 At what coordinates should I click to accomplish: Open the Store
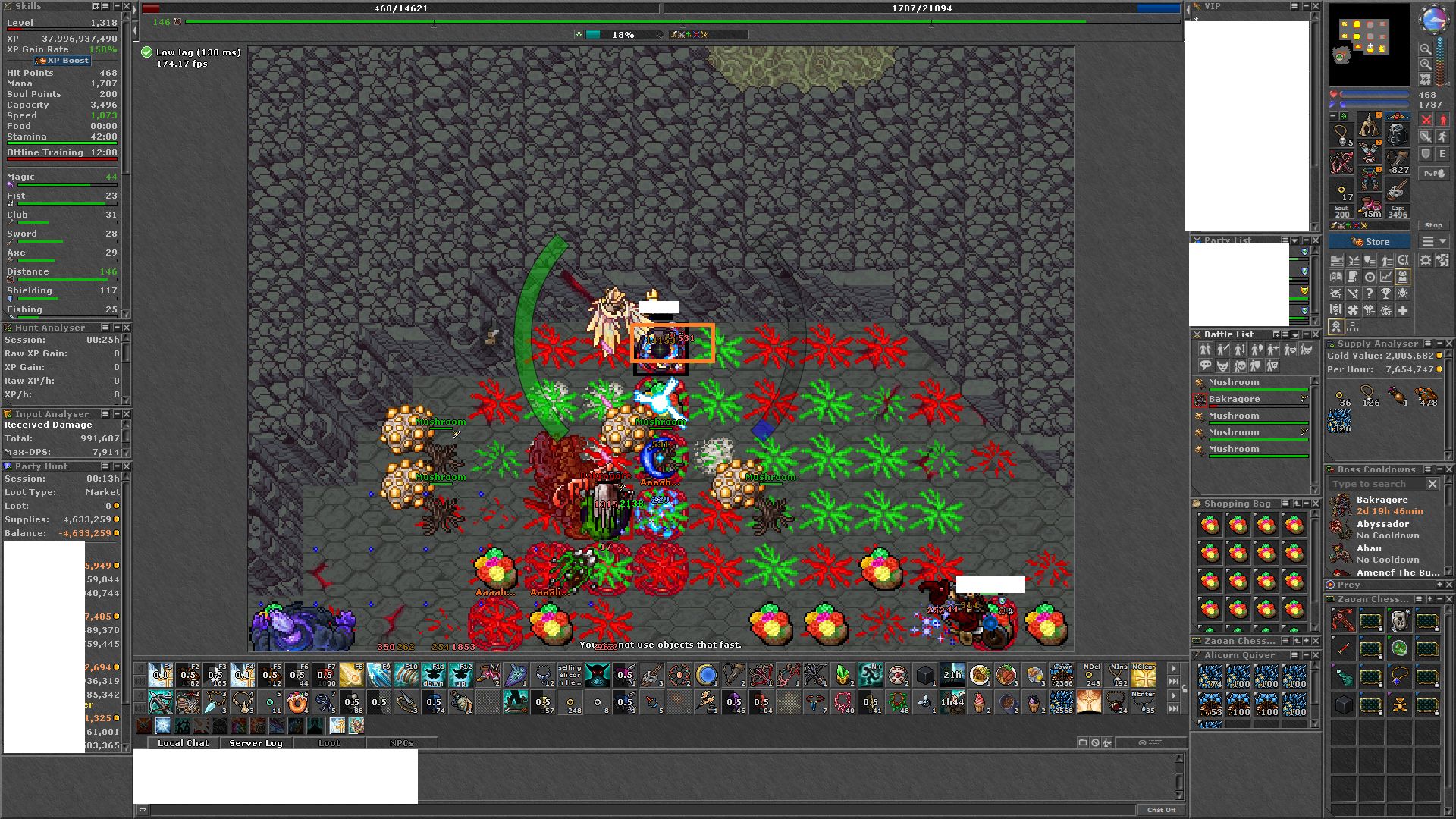click(x=1370, y=242)
